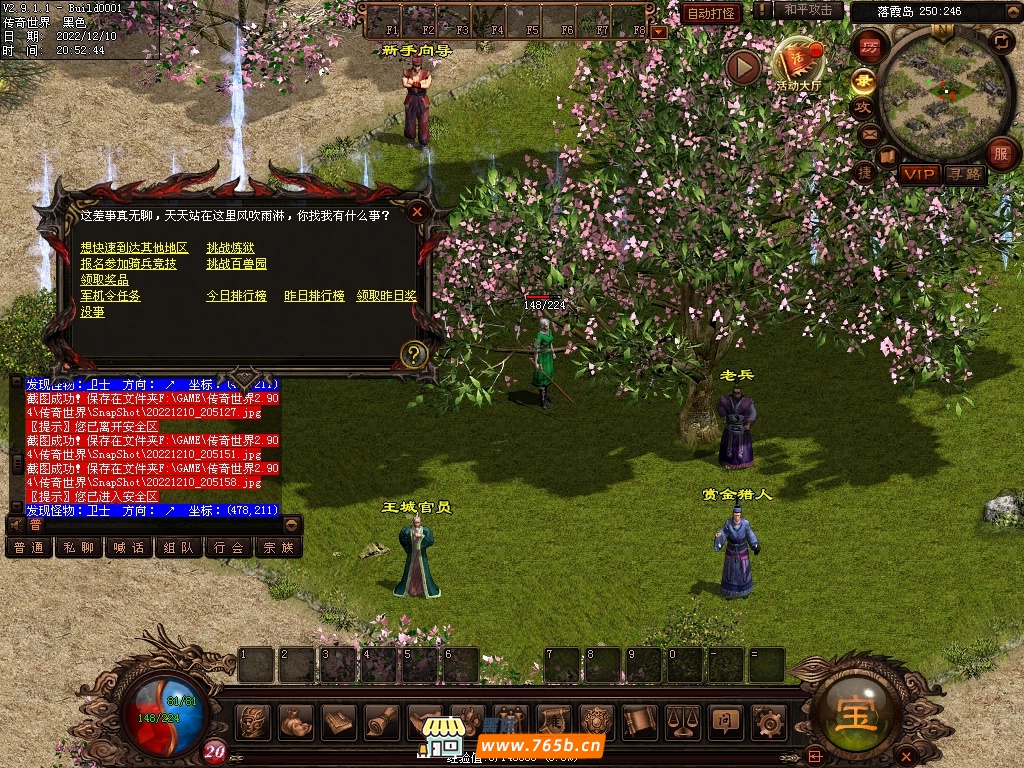Click the round play arrow button
Viewport: 1024px width, 768px height.
743,67
